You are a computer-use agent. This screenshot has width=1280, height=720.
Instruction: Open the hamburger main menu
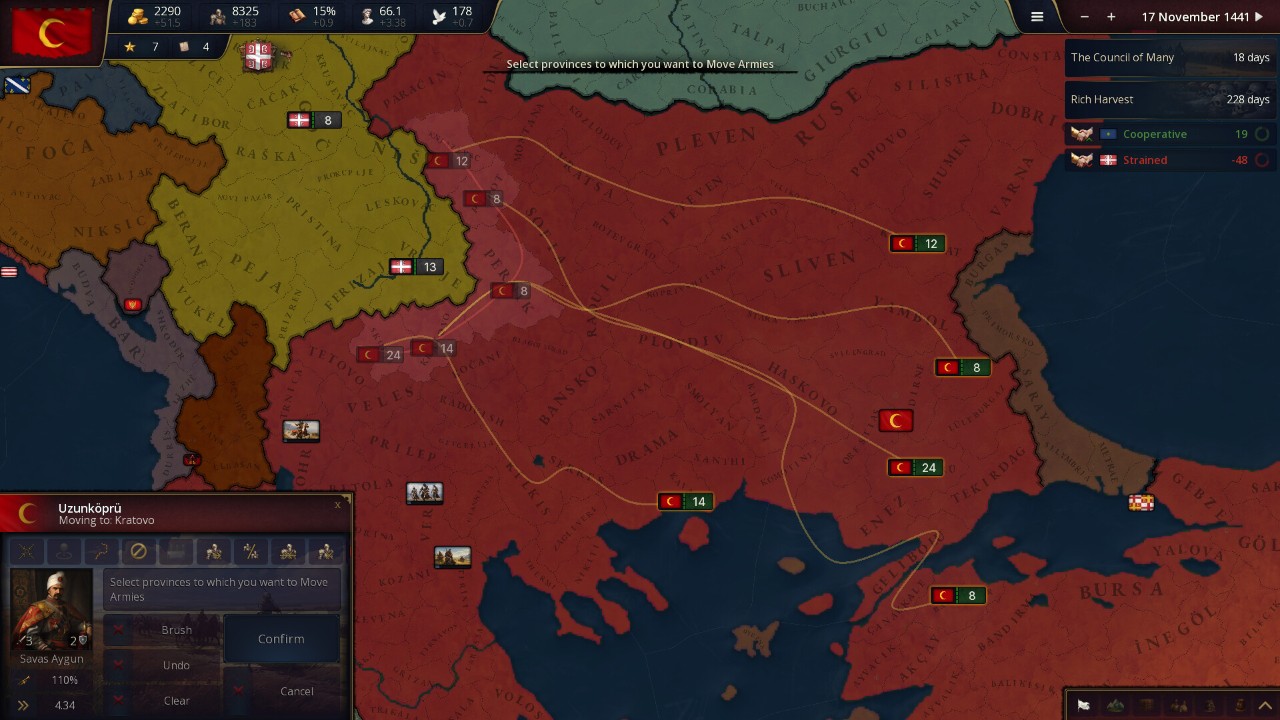tap(1037, 17)
